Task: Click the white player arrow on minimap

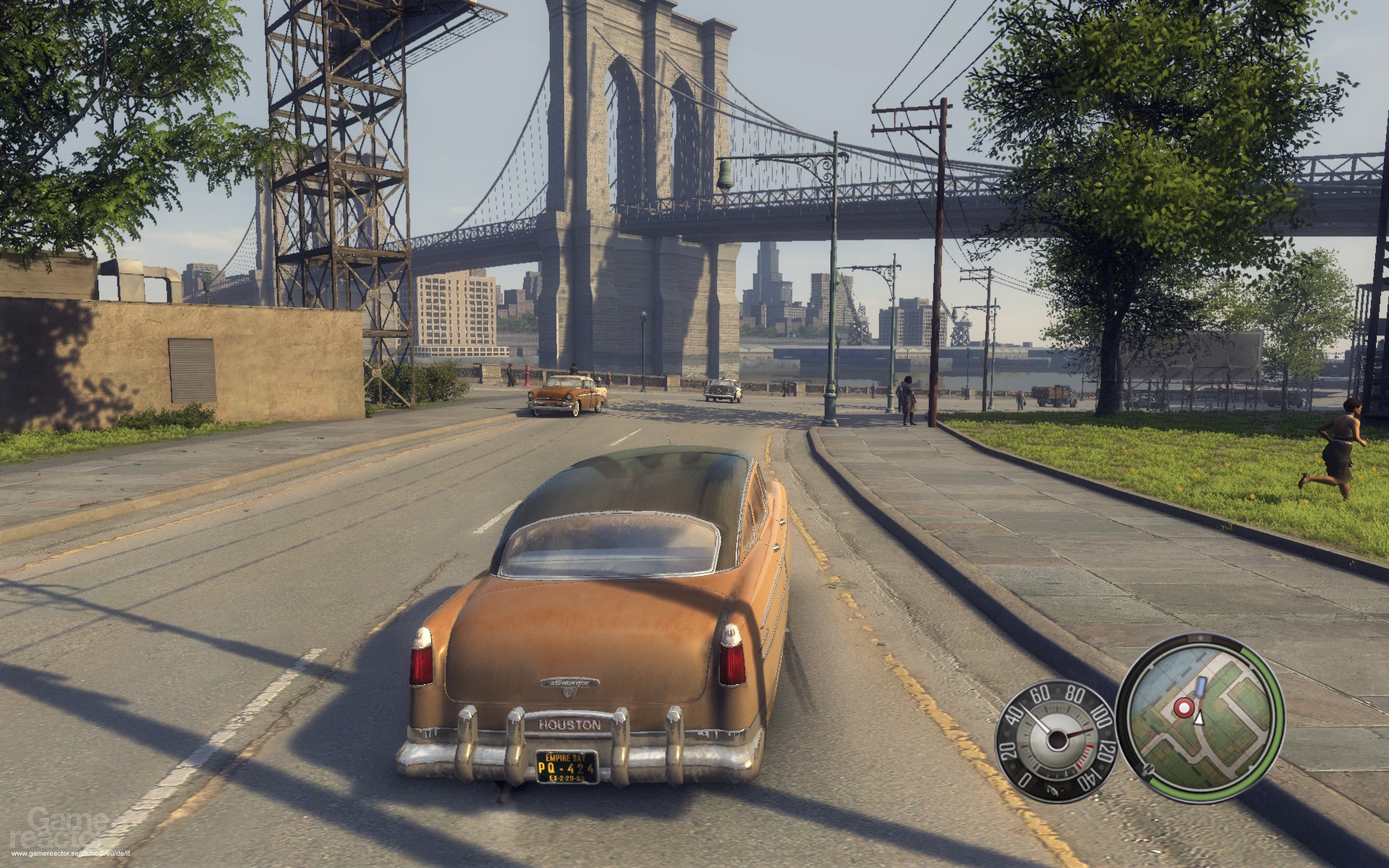Action: [x=1199, y=718]
